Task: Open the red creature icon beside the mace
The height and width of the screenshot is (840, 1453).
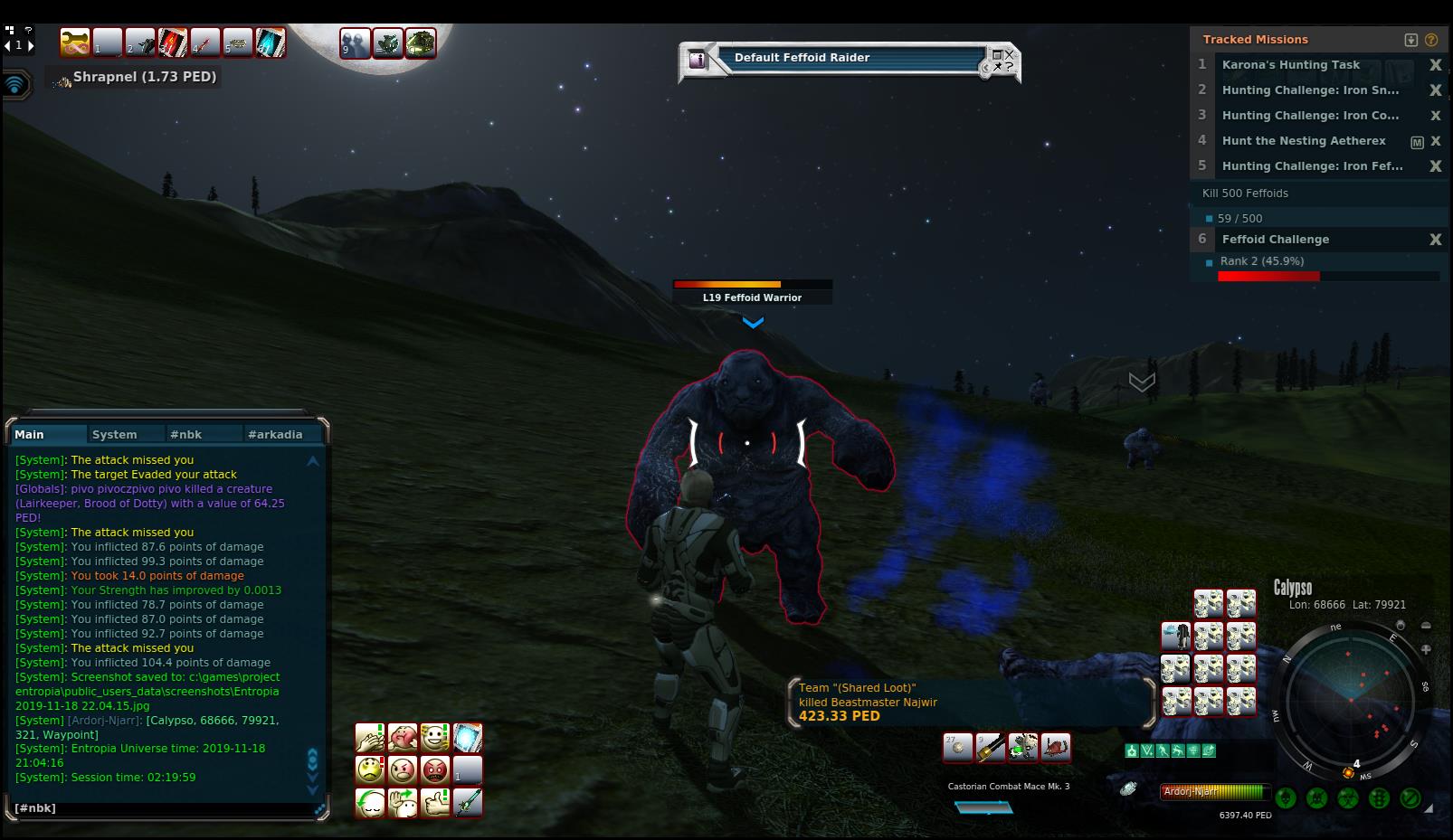Action: pos(1056,748)
